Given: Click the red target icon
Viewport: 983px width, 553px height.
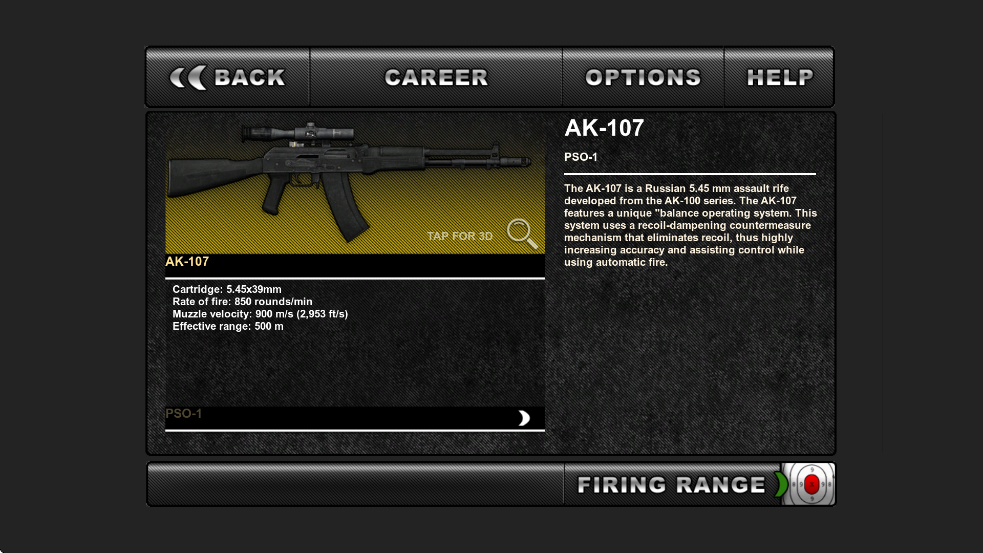Looking at the screenshot, I should pyautogui.click(x=811, y=485).
